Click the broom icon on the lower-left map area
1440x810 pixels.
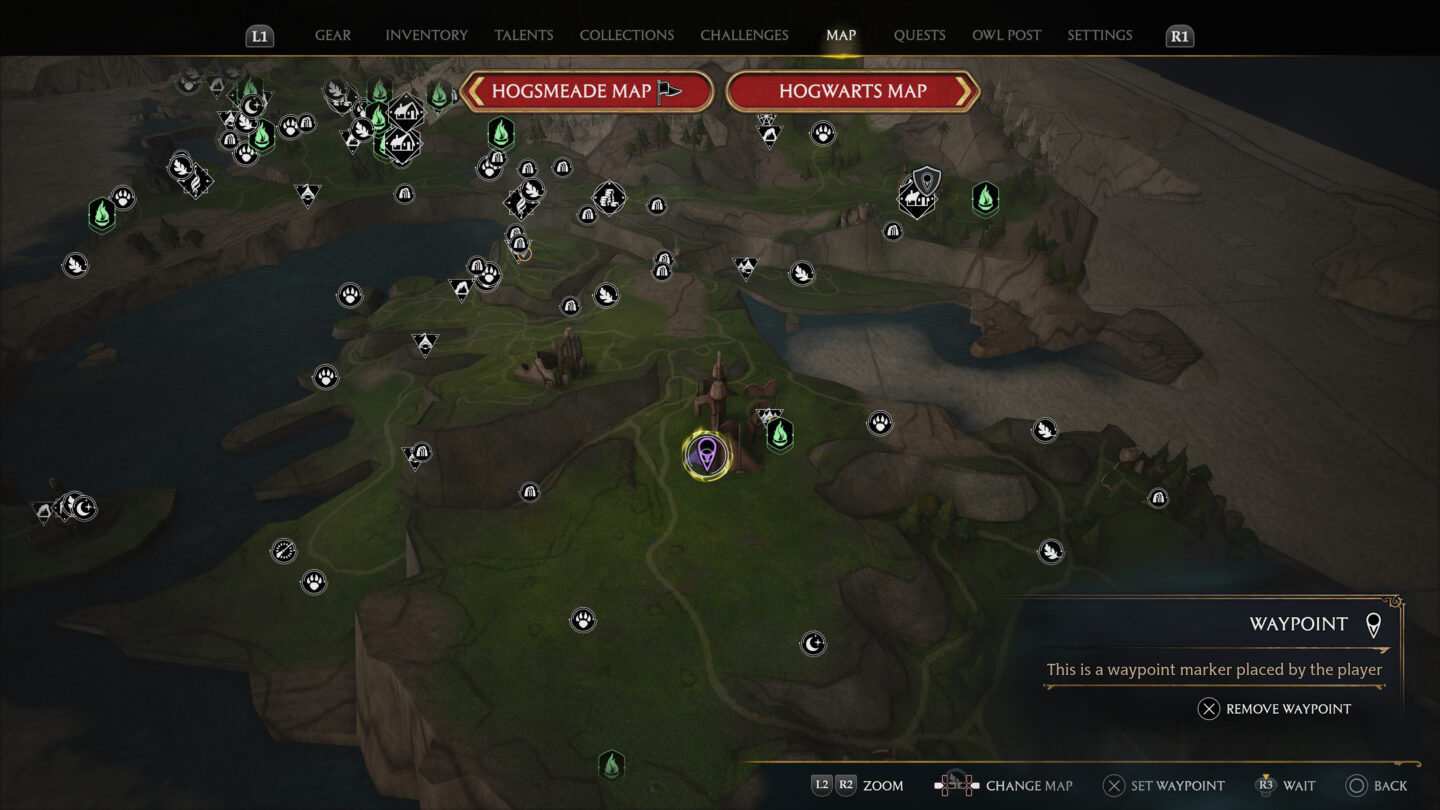283,551
